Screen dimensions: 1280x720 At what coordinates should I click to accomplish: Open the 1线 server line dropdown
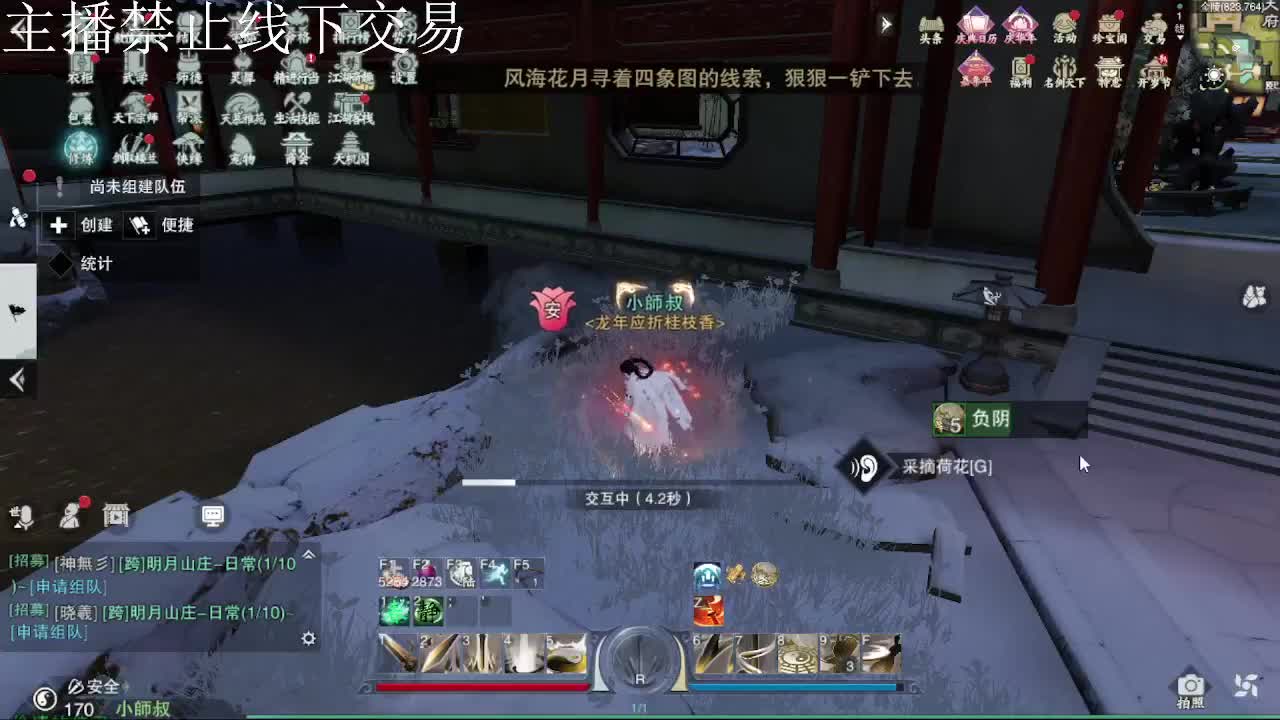1178,22
